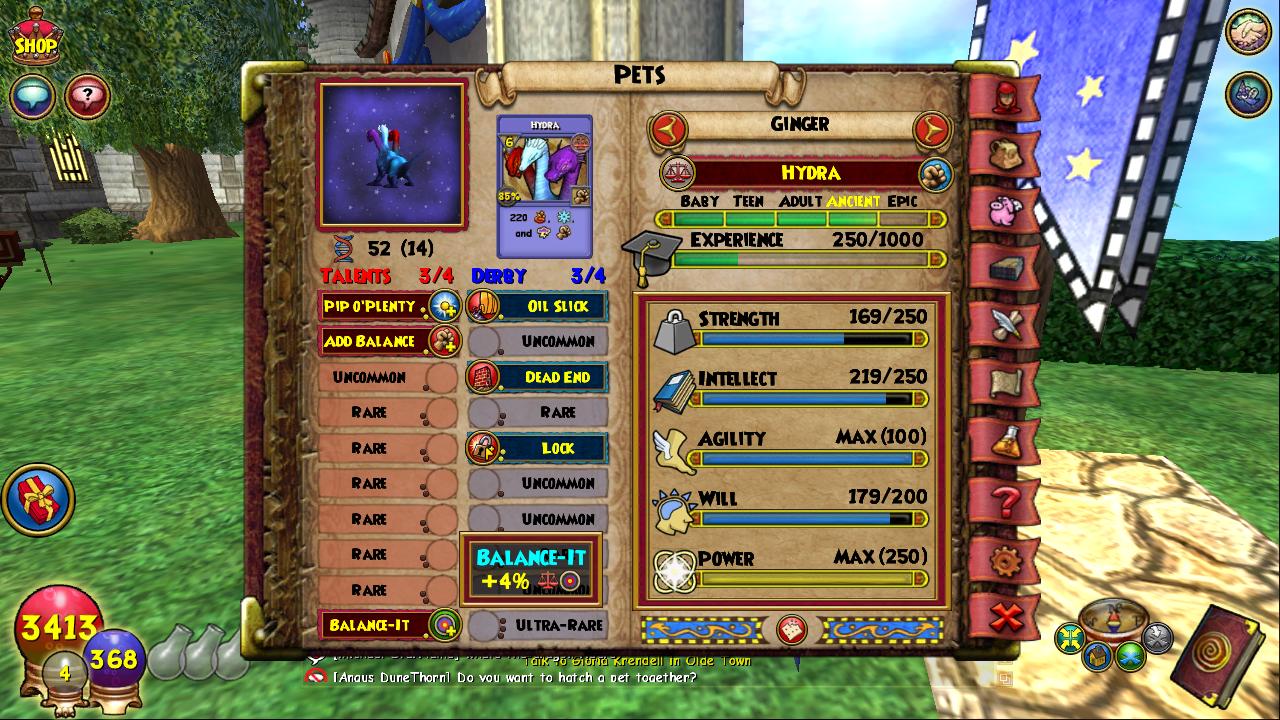Open the red gift box icon

coord(38,498)
